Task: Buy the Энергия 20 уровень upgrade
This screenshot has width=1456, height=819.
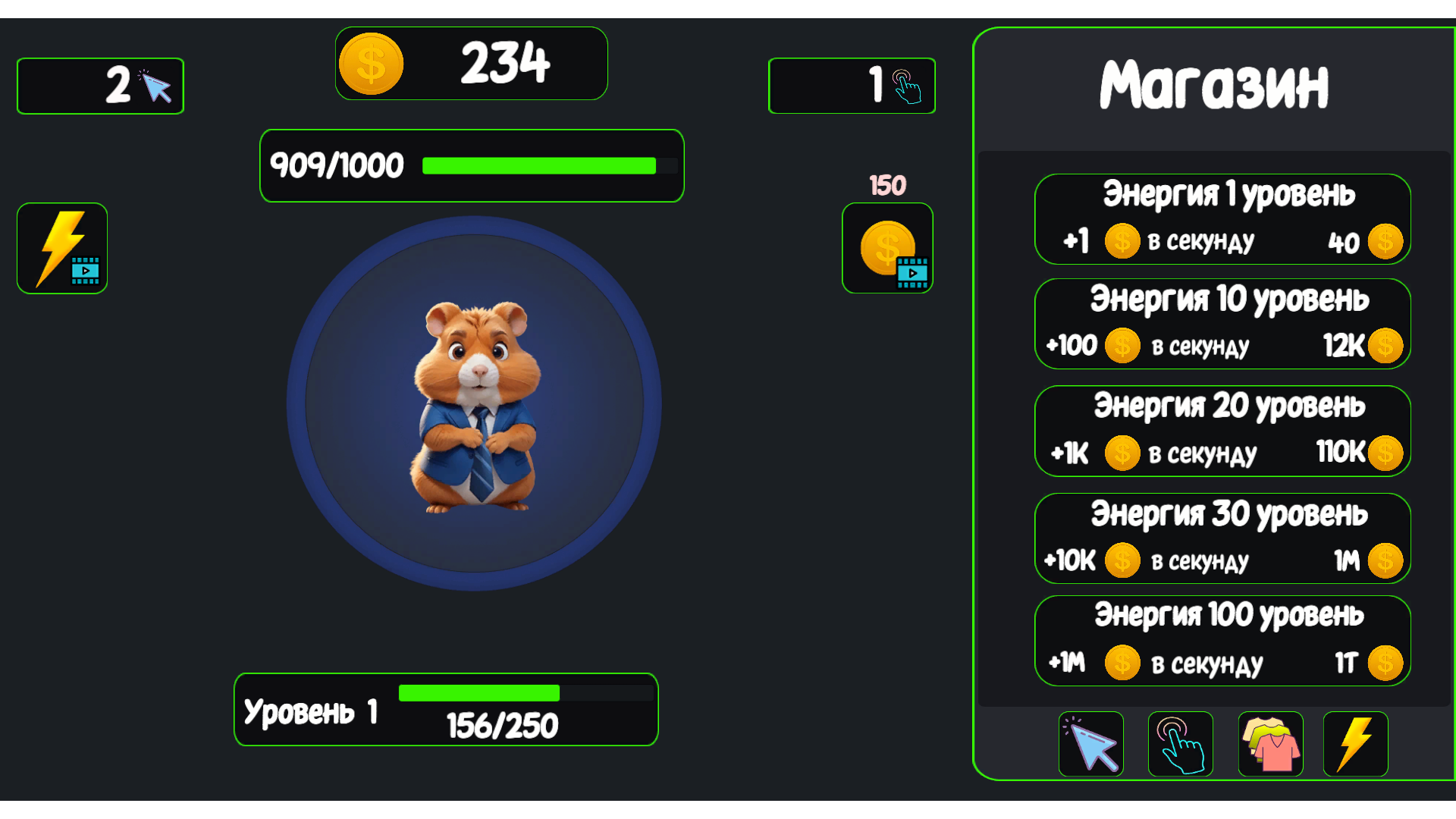Action: (1222, 431)
